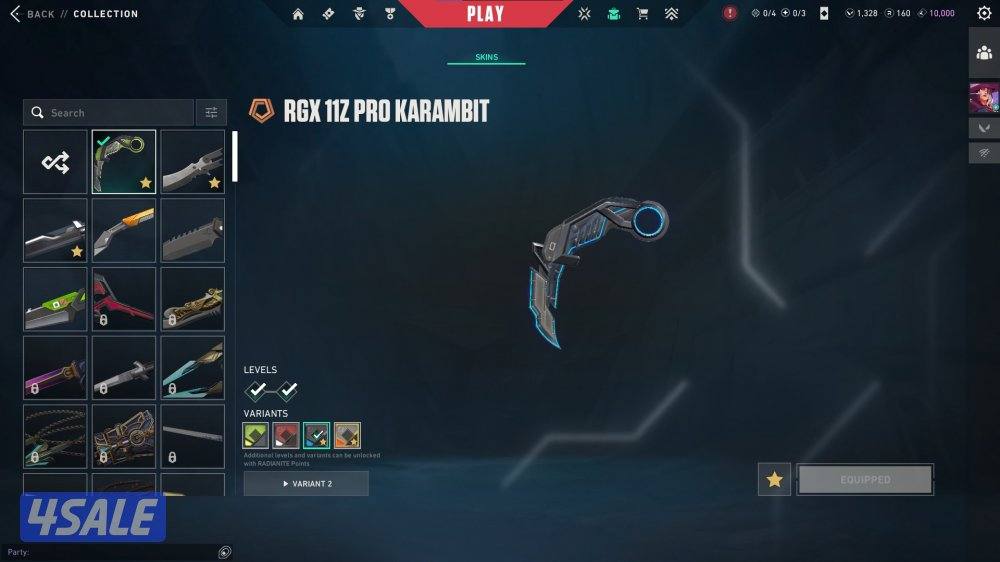Go back to the Collection screen
Screen dimensions: 1000x562
[32, 14]
